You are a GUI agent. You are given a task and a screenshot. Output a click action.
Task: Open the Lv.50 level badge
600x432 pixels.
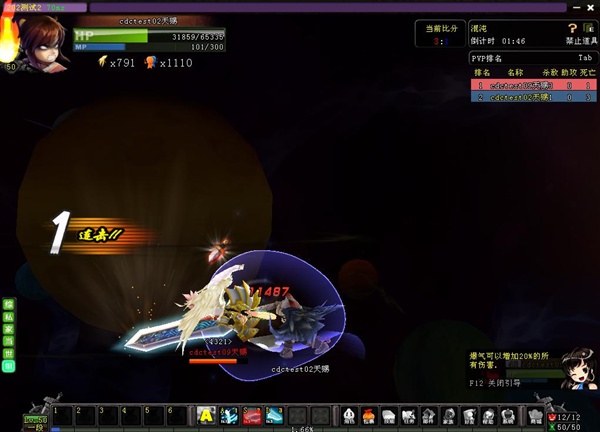11,67
